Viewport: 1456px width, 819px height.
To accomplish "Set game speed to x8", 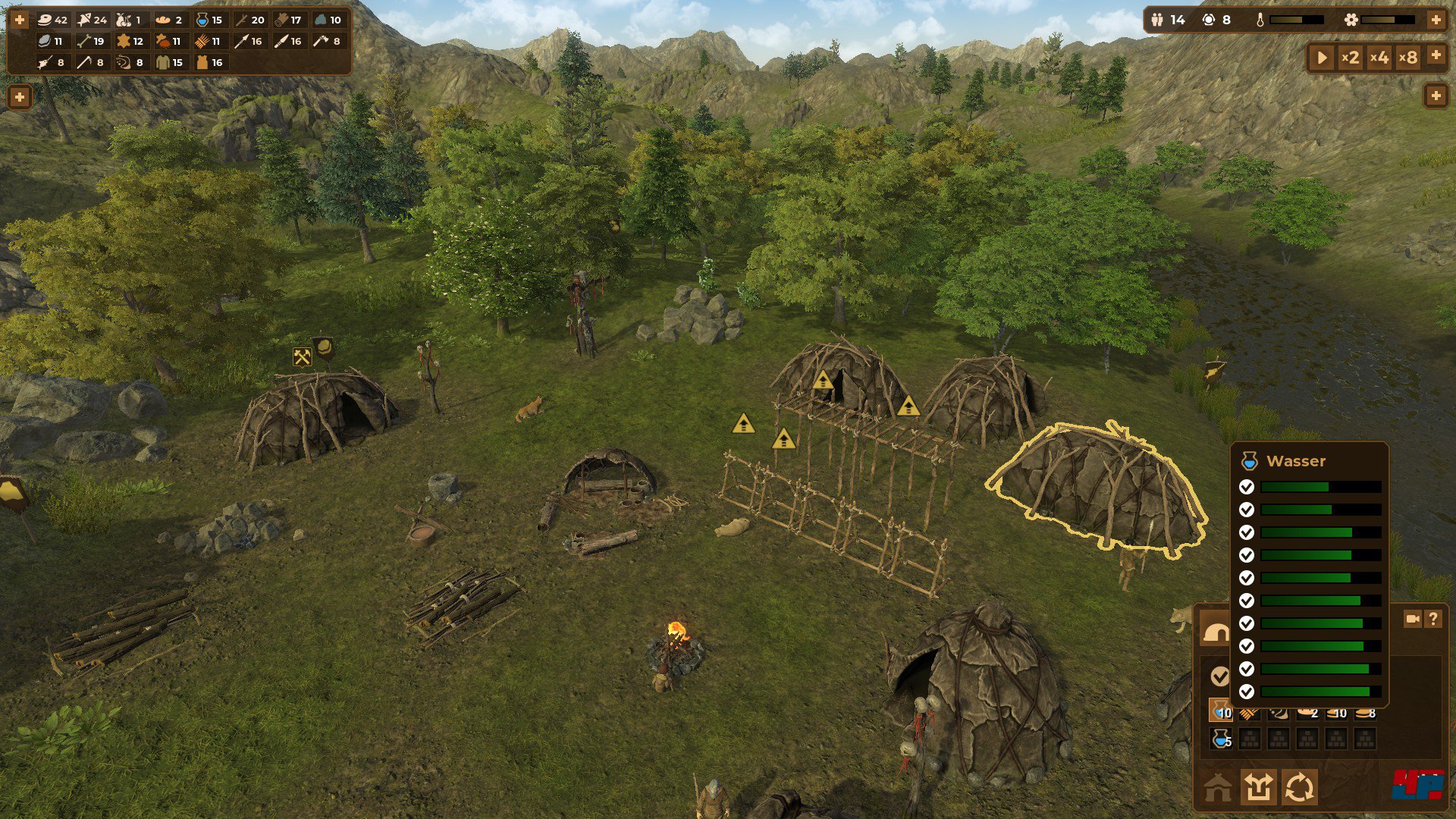I will [x=1407, y=58].
